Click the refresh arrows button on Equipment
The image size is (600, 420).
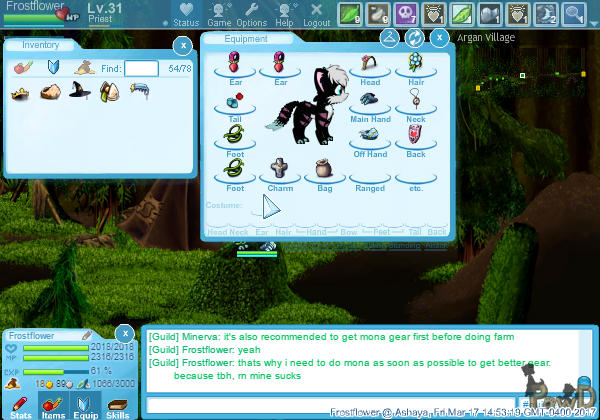click(413, 38)
